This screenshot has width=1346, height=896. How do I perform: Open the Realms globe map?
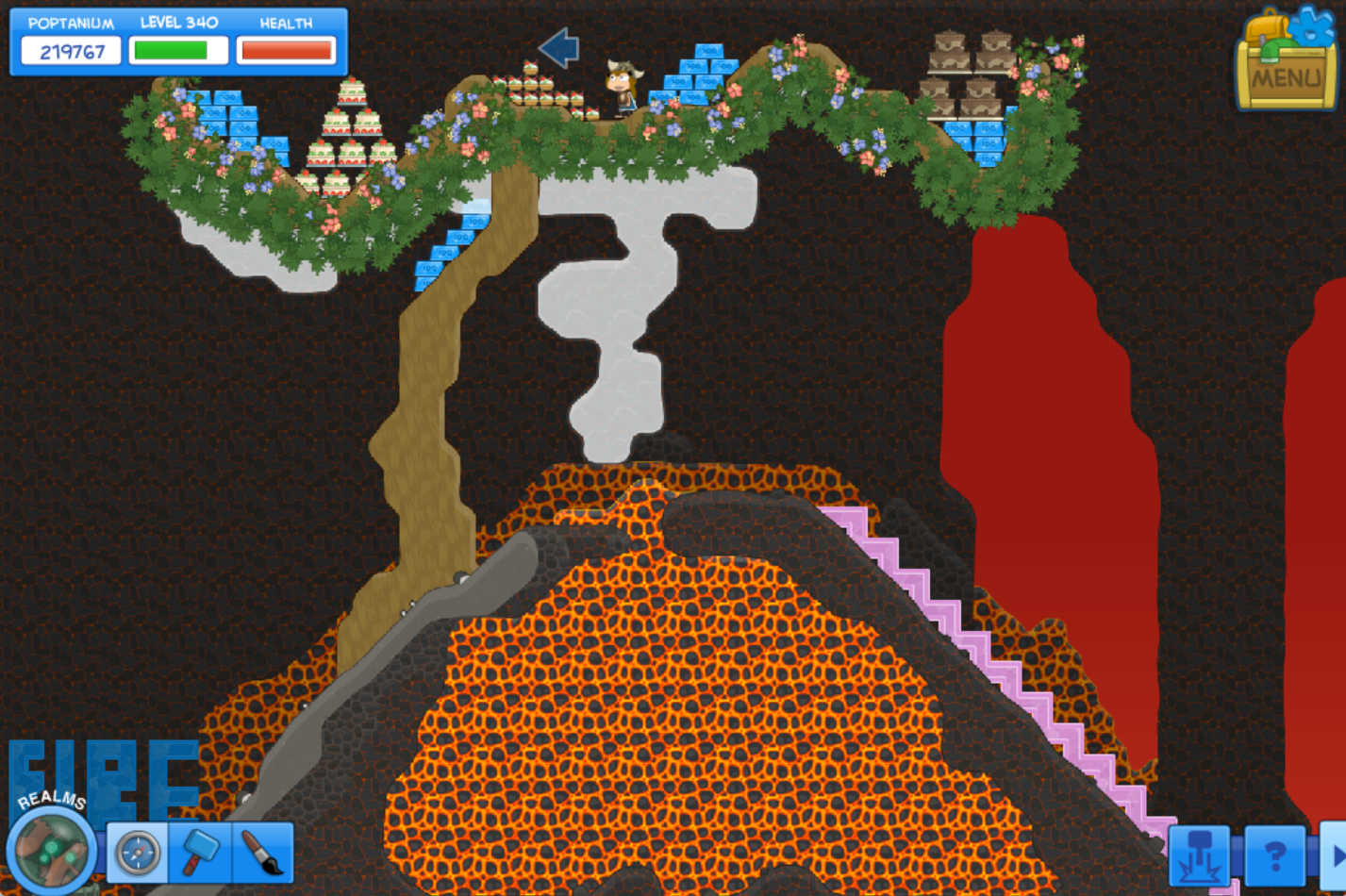click(x=51, y=849)
